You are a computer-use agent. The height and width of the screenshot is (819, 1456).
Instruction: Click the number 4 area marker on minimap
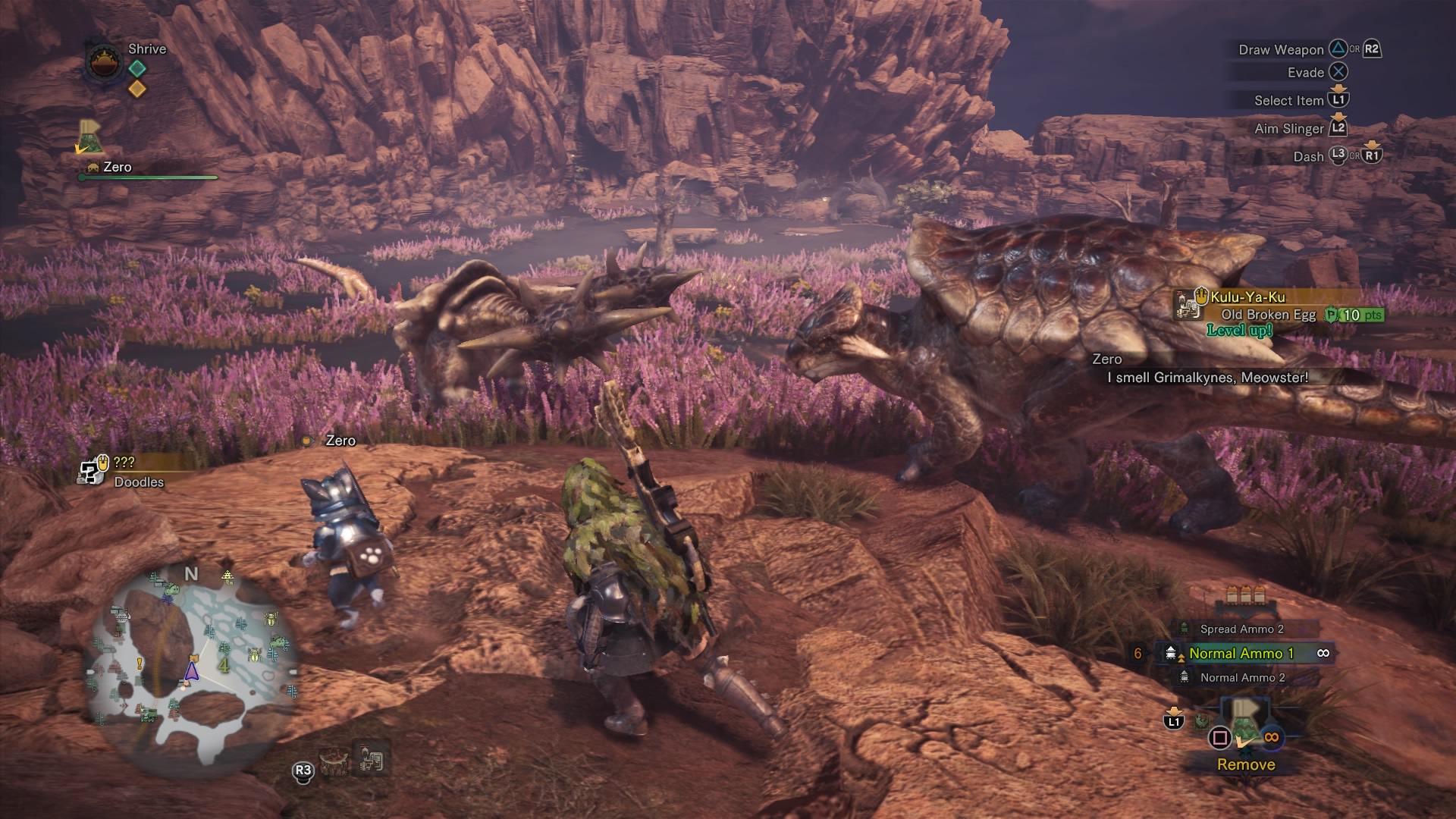click(224, 666)
